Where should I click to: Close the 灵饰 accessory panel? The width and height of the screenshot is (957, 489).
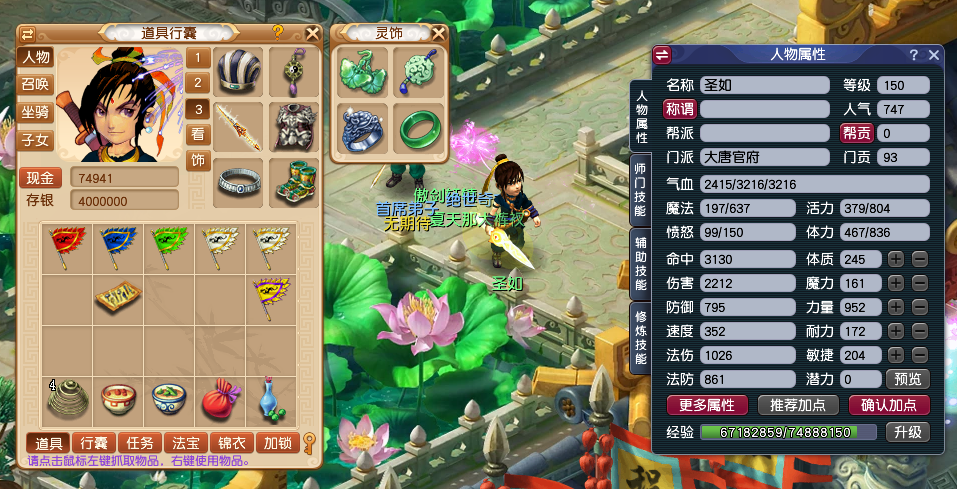(x=439, y=32)
